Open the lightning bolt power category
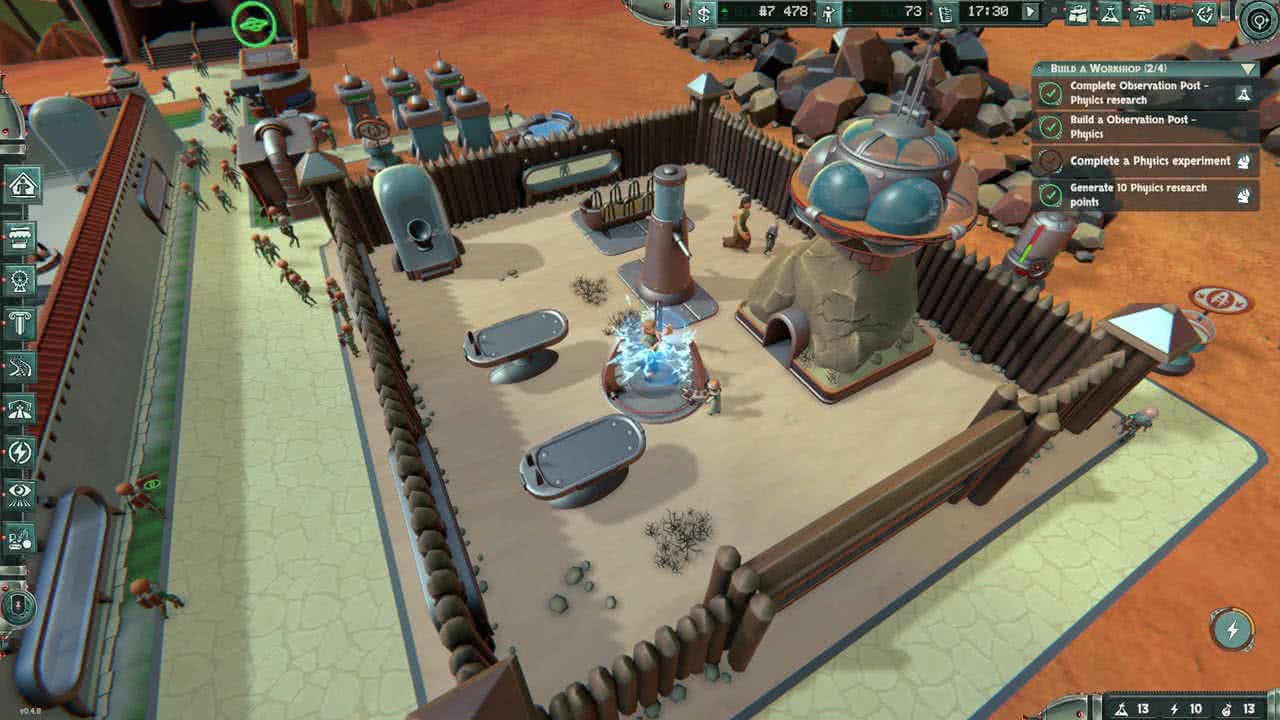Screen dimensions: 1280x720 point(21,452)
